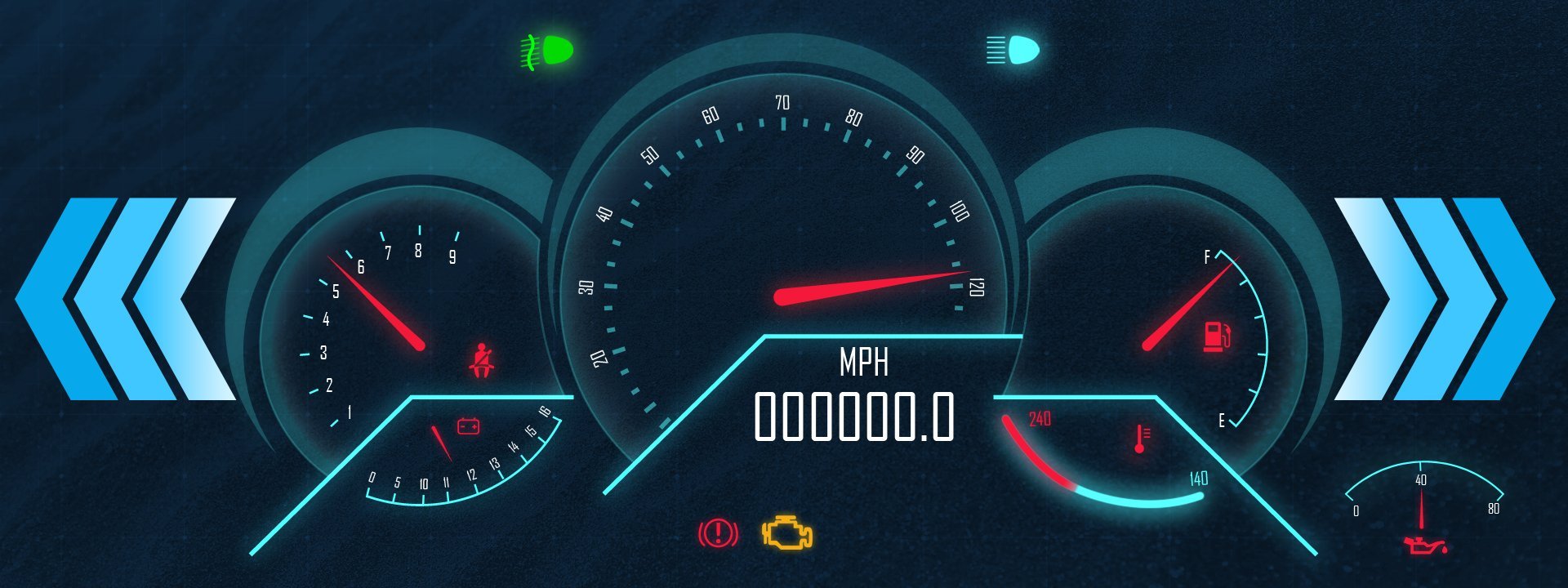Screen dimensions: 1568x588
Task: Click the red seatbelt warning icon
Action: [x=482, y=361]
